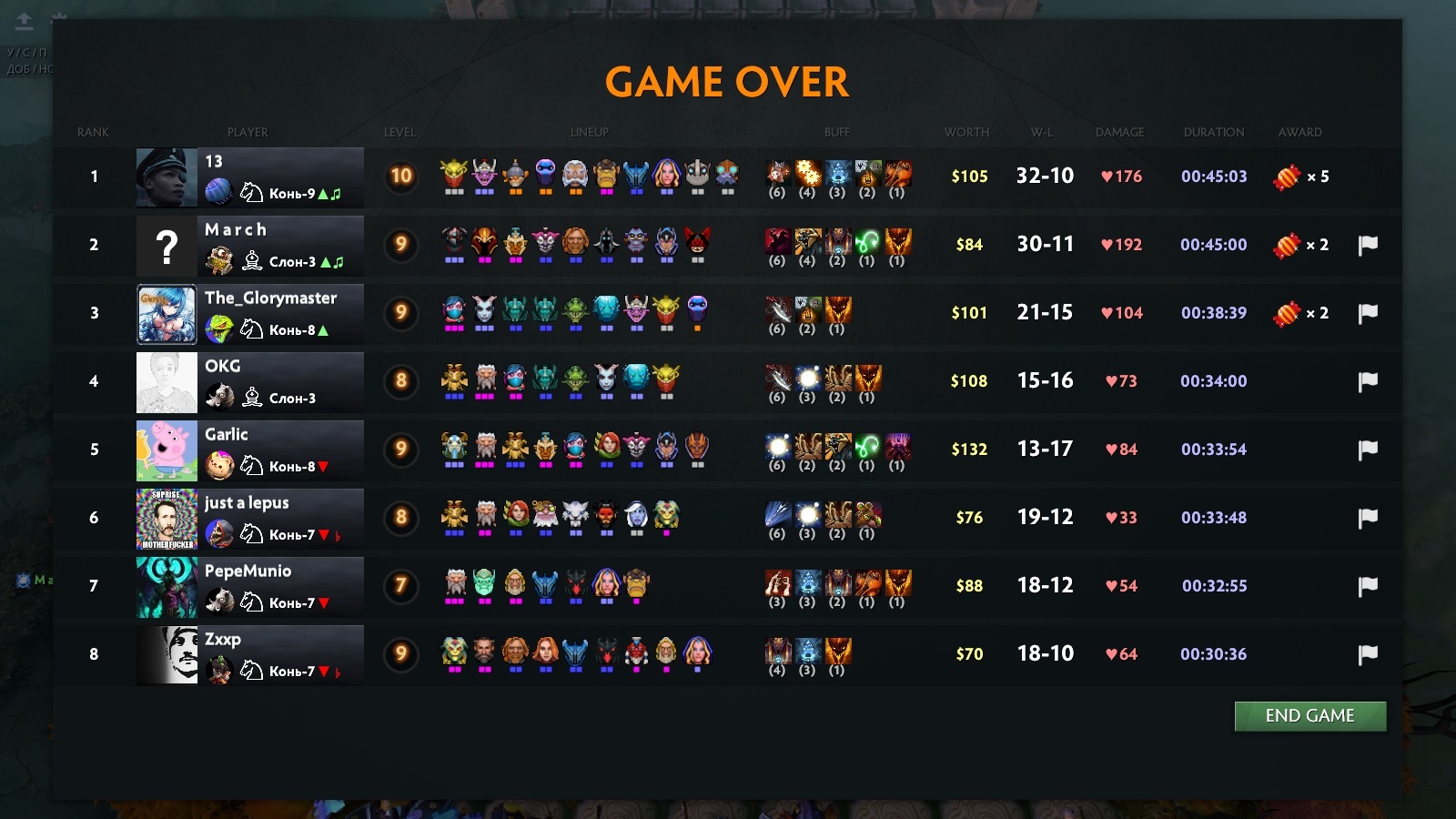Open Zxxp's black and white avatar
1456x819 pixels.
pos(167,655)
